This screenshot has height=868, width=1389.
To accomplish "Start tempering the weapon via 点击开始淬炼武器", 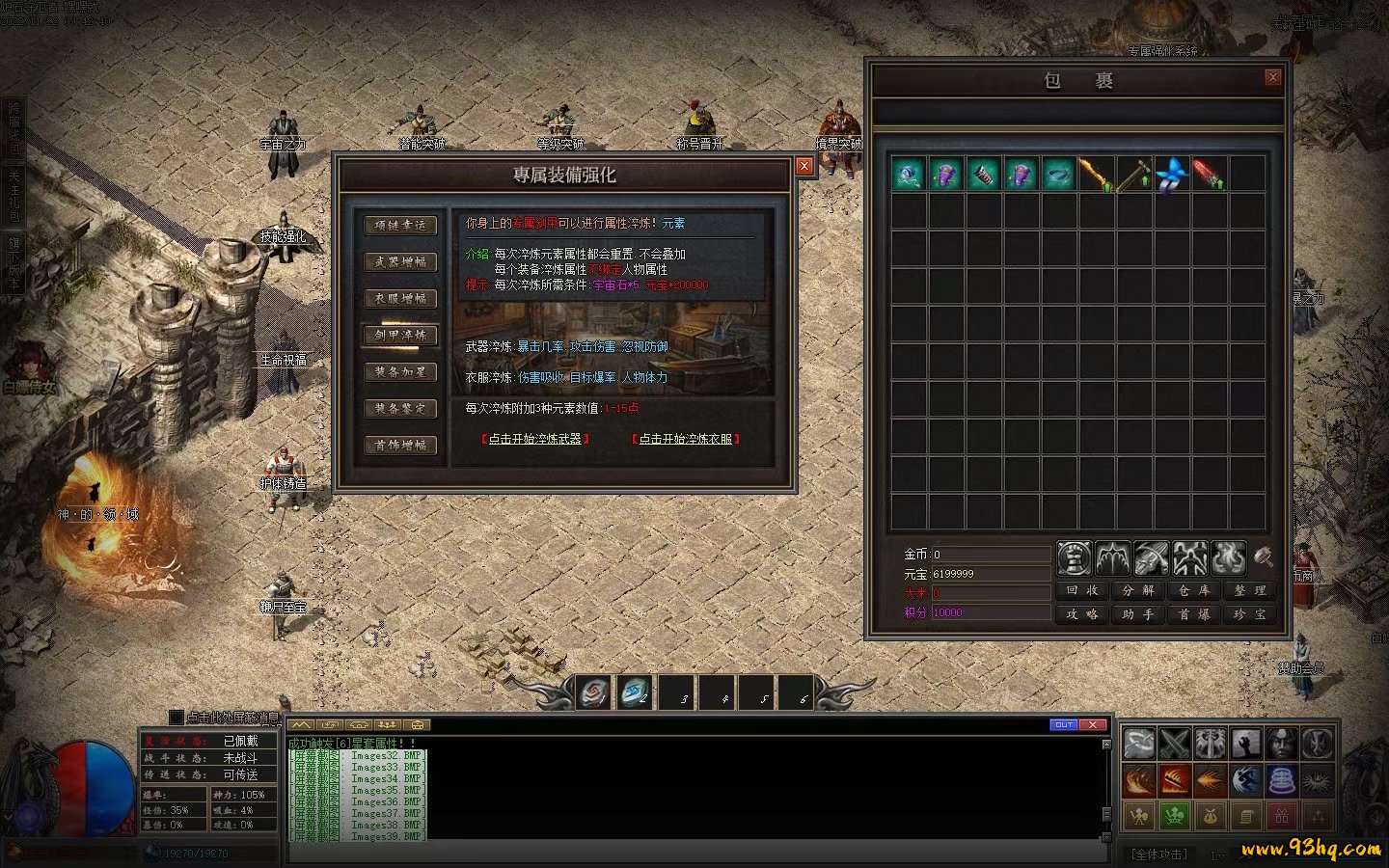I will (x=535, y=439).
